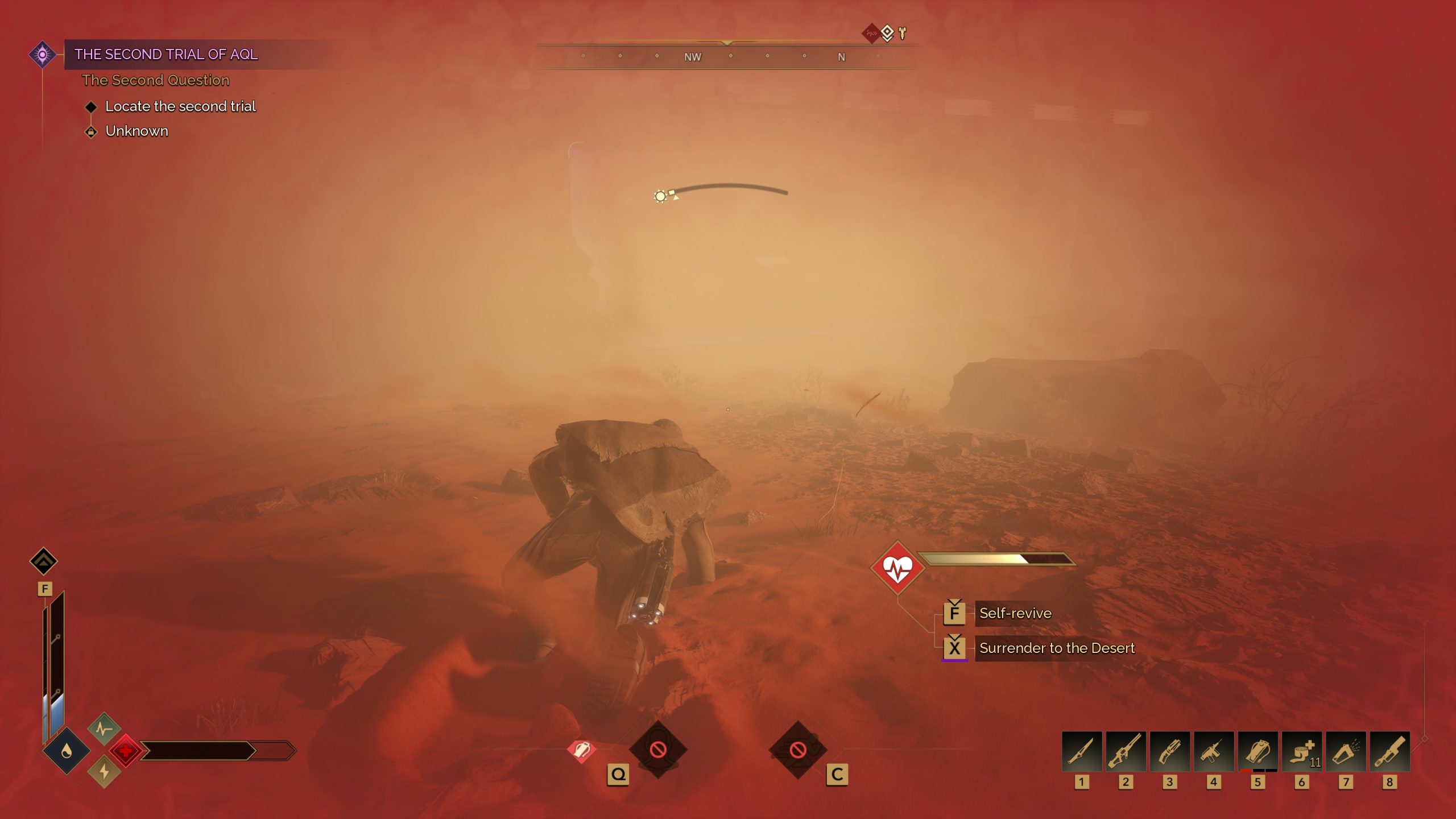Click the disabled ability icon labeled C
The height and width of the screenshot is (819, 1456).
798,750
